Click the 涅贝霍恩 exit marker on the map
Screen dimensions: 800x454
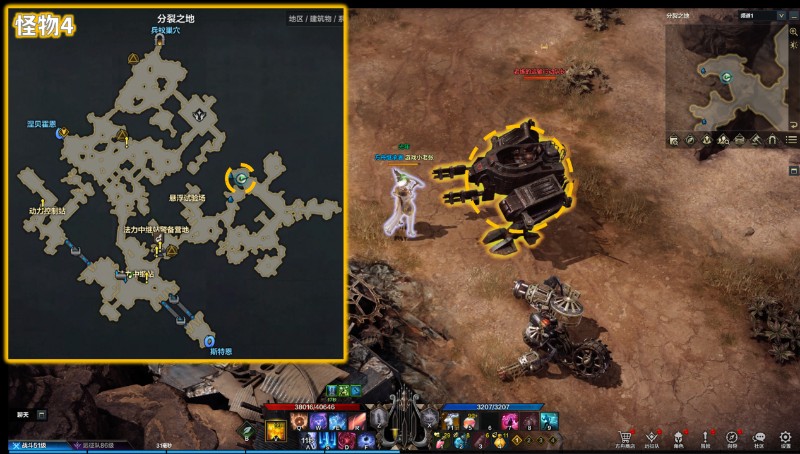point(62,131)
